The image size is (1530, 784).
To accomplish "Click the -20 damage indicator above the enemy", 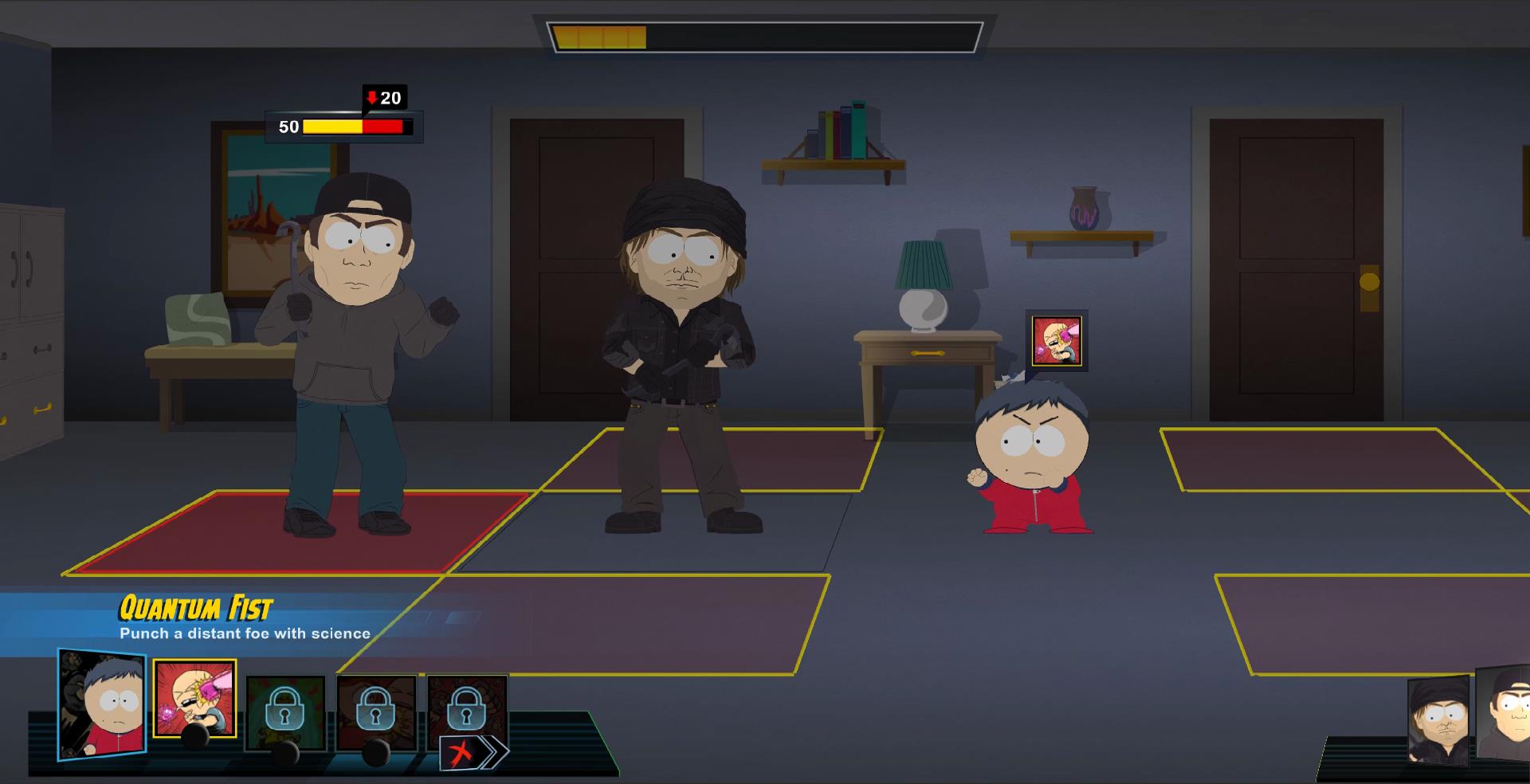I will 385,98.
